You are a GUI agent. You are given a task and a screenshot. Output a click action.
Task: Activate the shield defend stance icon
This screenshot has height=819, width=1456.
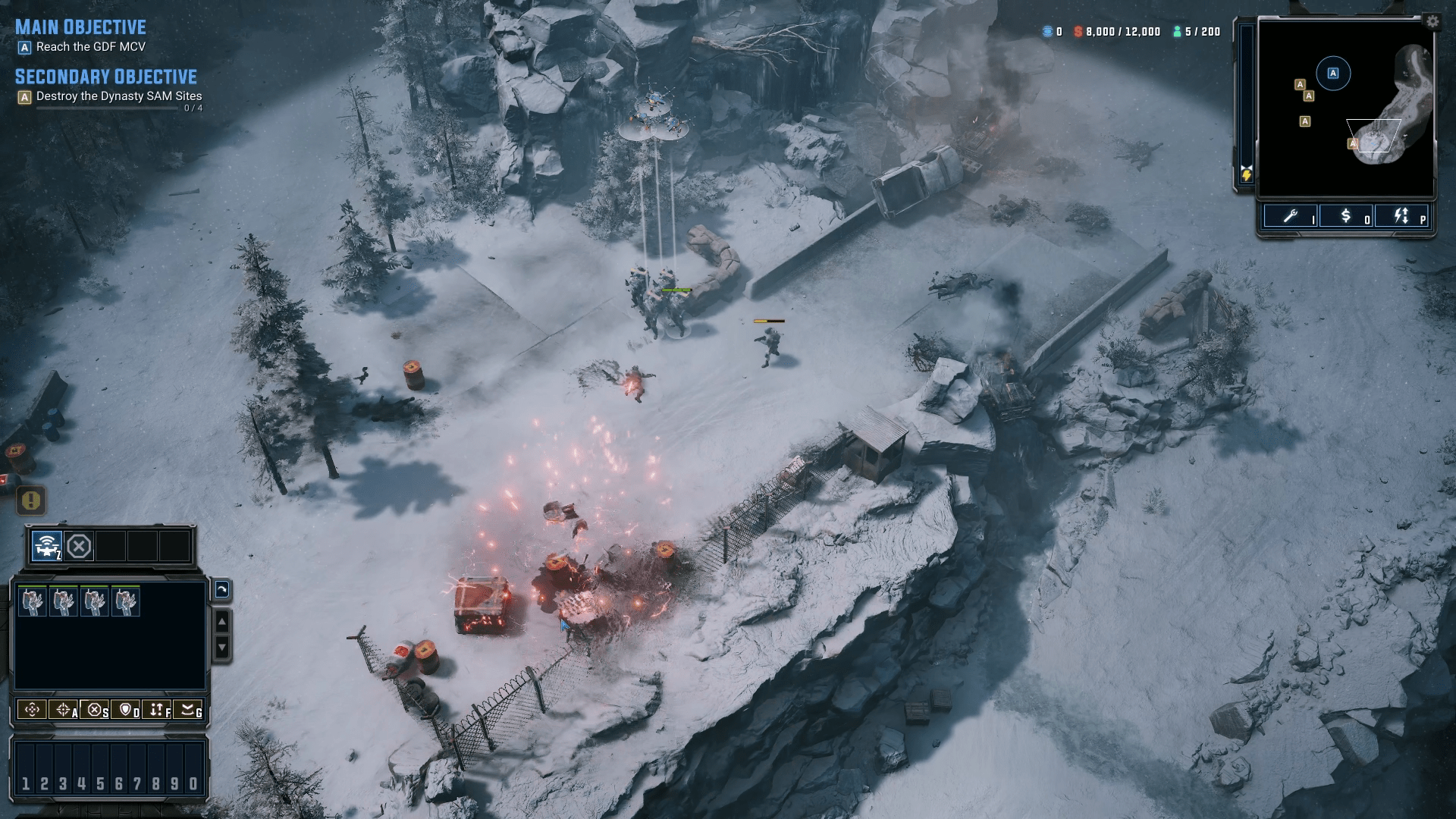coord(124,711)
